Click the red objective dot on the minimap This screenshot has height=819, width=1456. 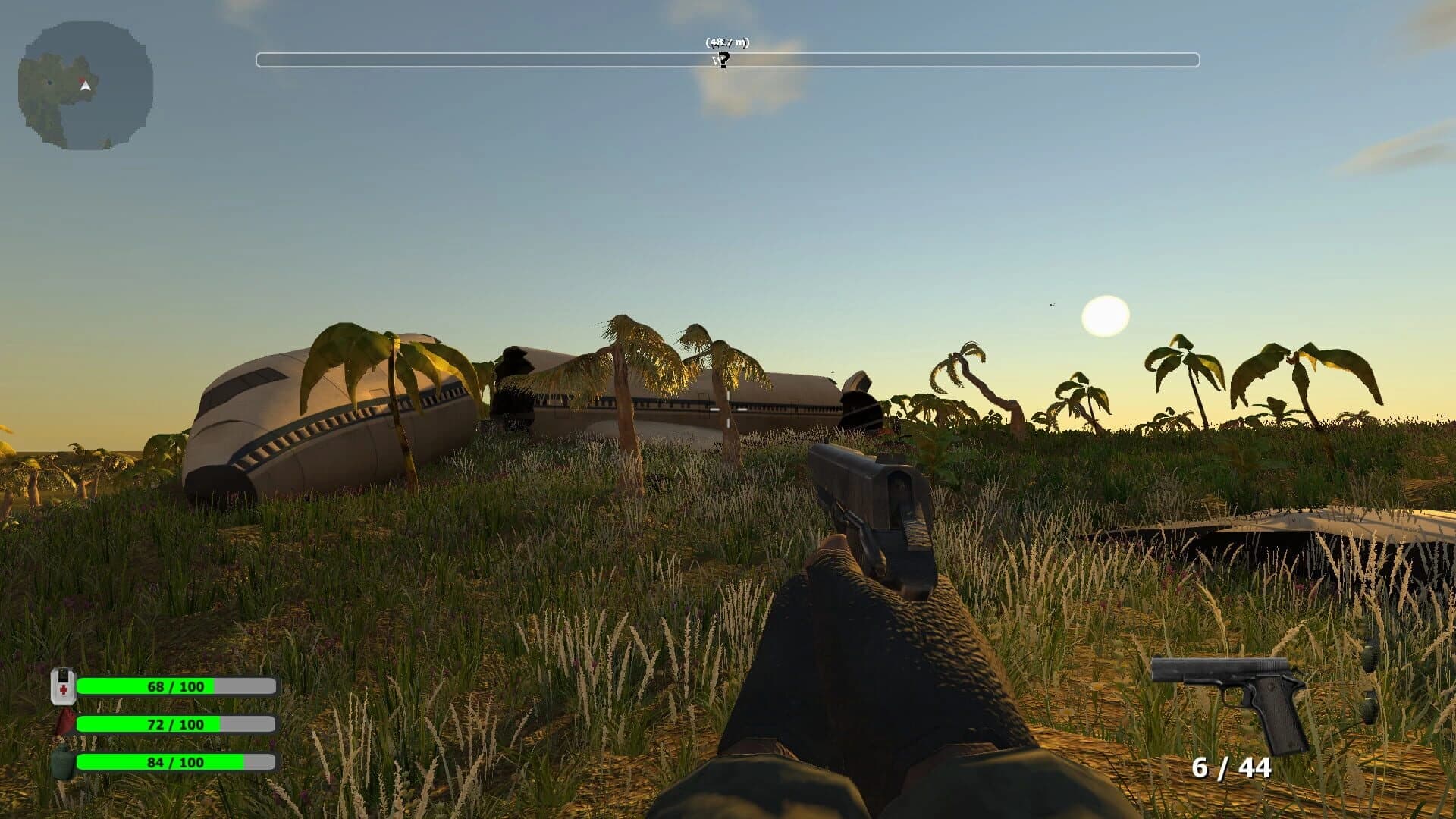[x=83, y=79]
